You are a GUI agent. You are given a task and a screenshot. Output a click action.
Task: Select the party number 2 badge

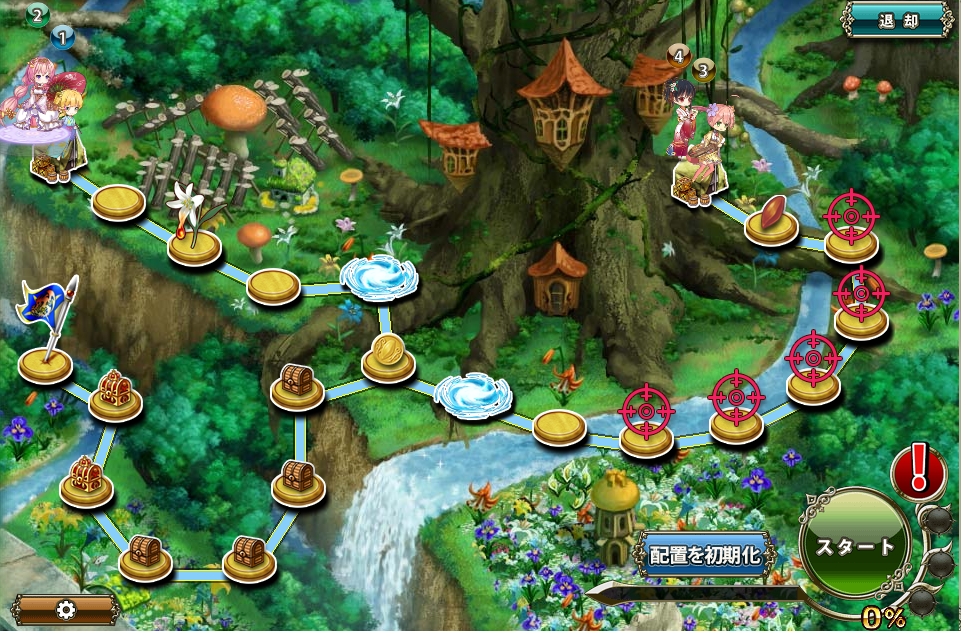pyautogui.click(x=38, y=15)
